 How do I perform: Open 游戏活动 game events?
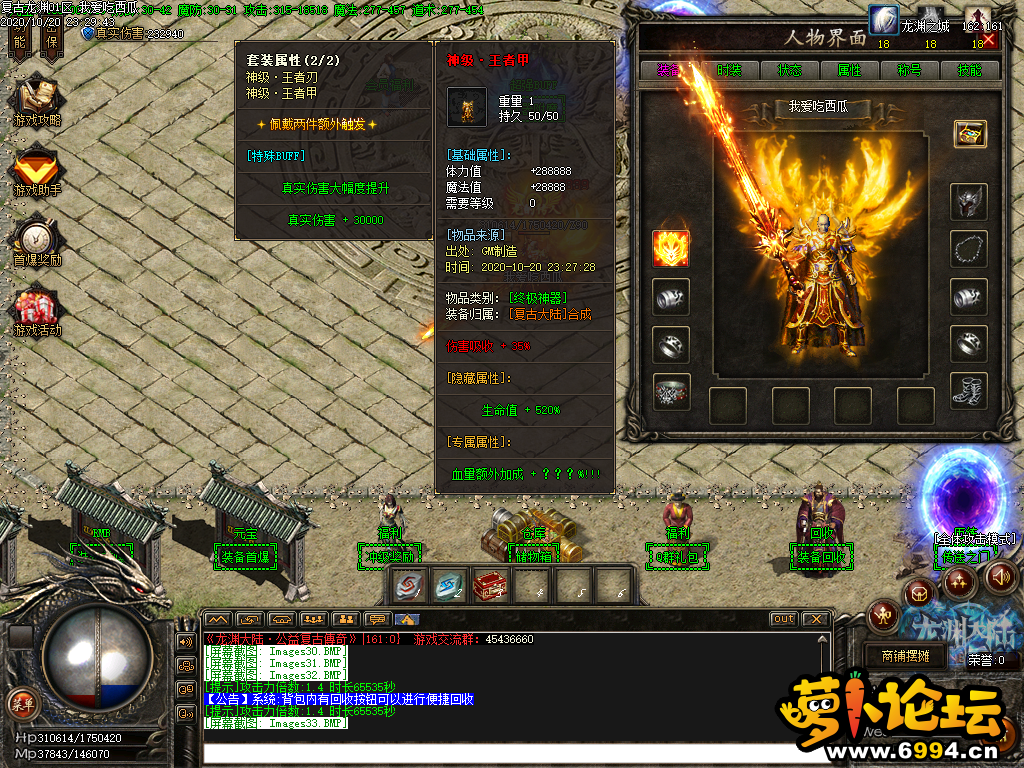(x=37, y=313)
